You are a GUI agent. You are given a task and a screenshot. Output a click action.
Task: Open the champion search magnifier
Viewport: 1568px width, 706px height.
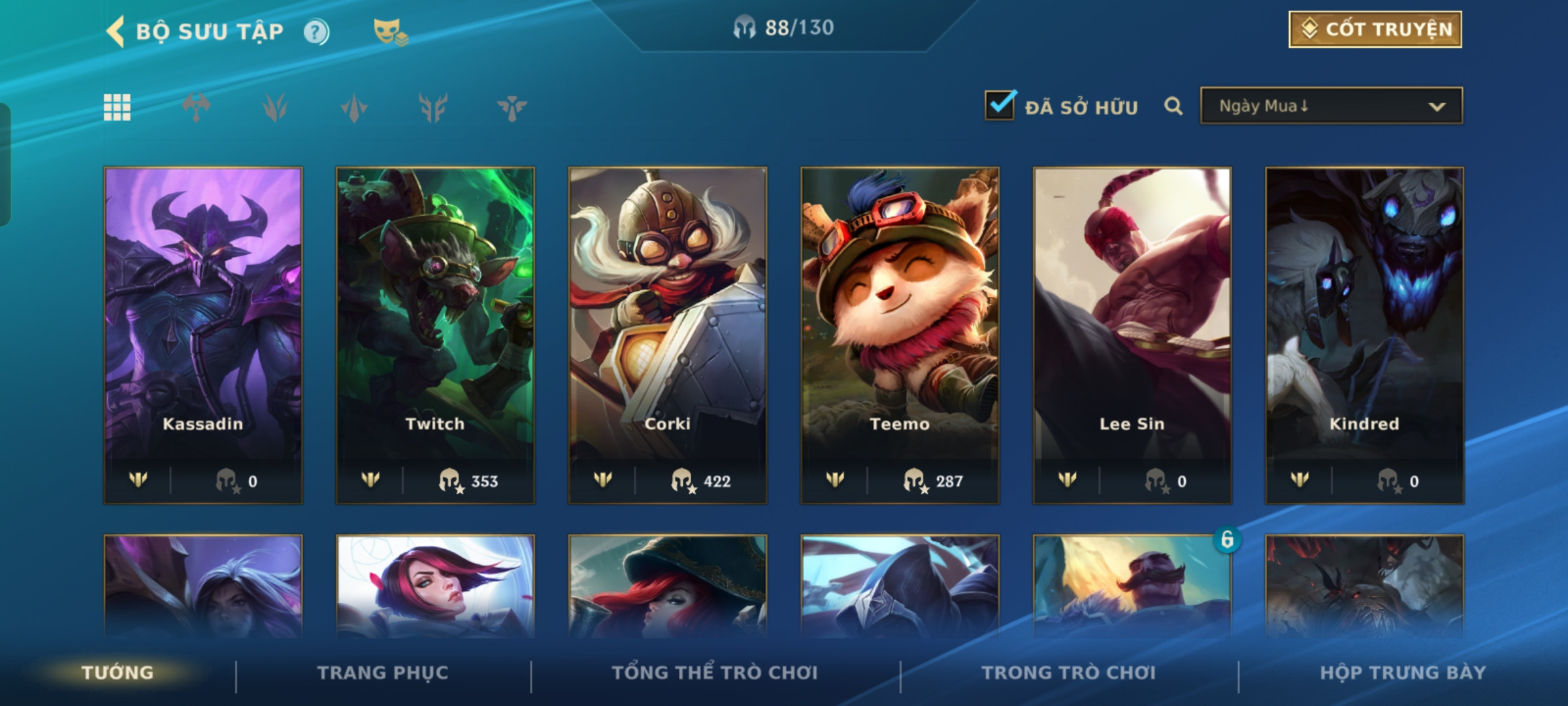pyautogui.click(x=1173, y=106)
